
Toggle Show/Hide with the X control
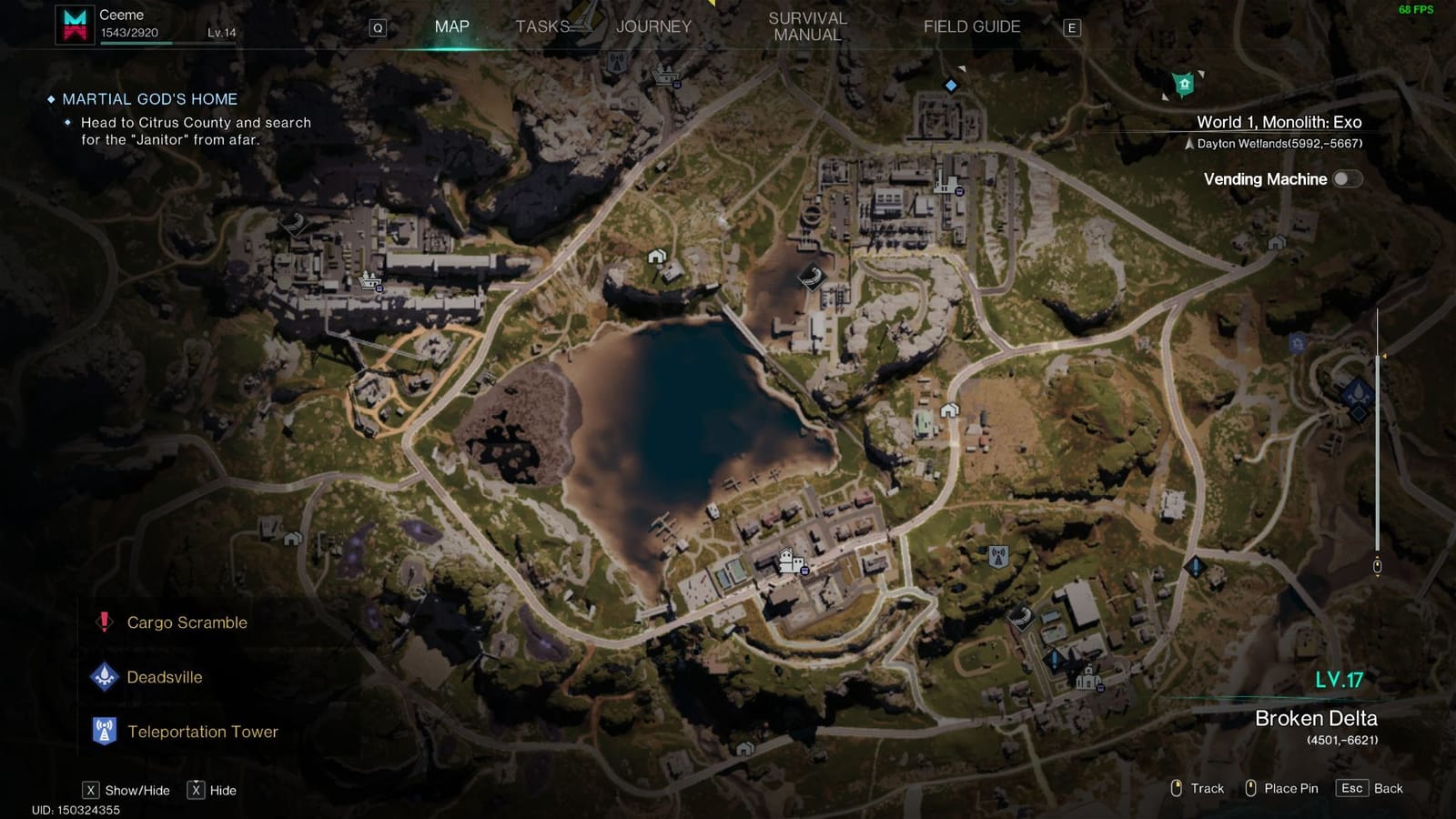click(x=93, y=790)
